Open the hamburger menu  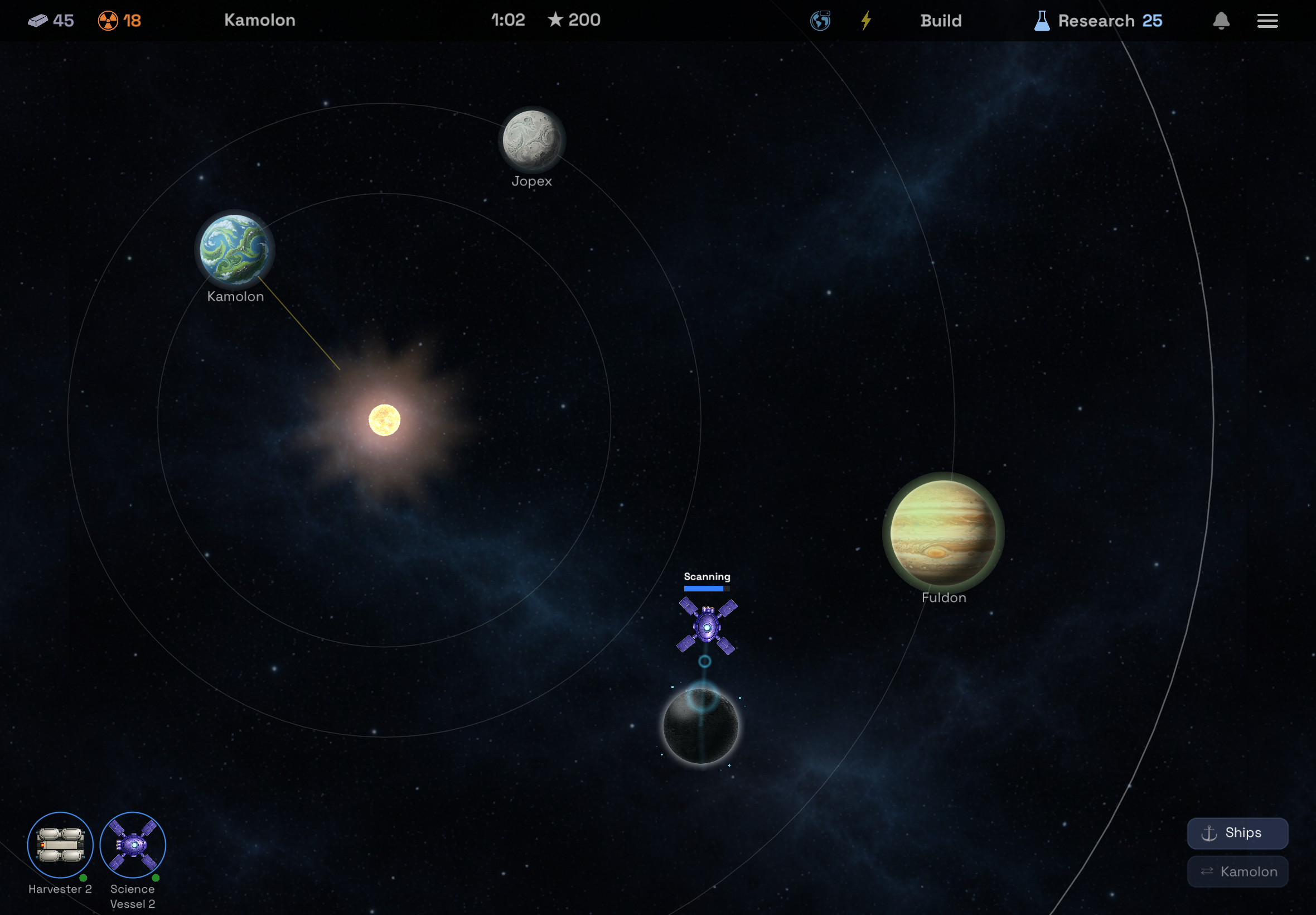click(1268, 20)
